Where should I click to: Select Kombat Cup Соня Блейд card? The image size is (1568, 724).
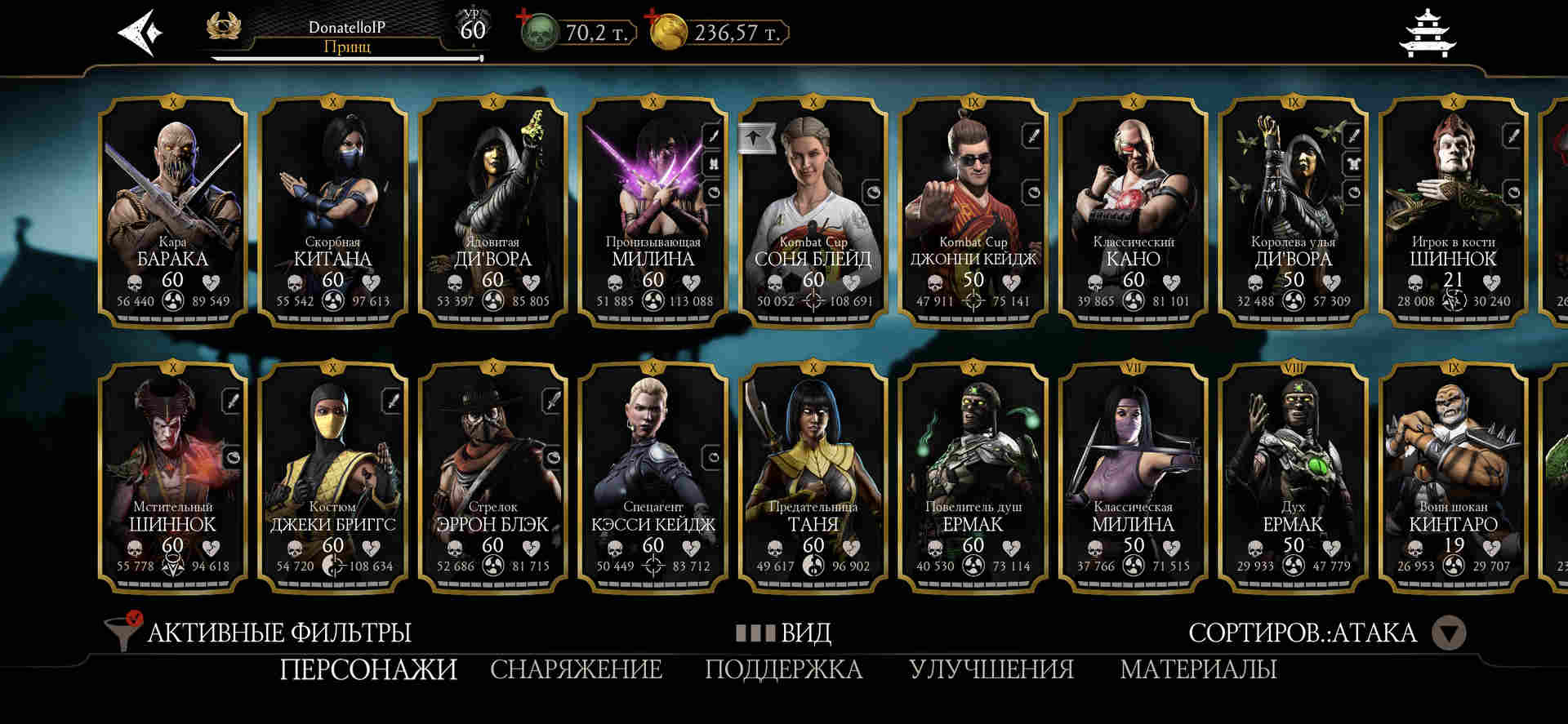pyautogui.click(x=813, y=211)
